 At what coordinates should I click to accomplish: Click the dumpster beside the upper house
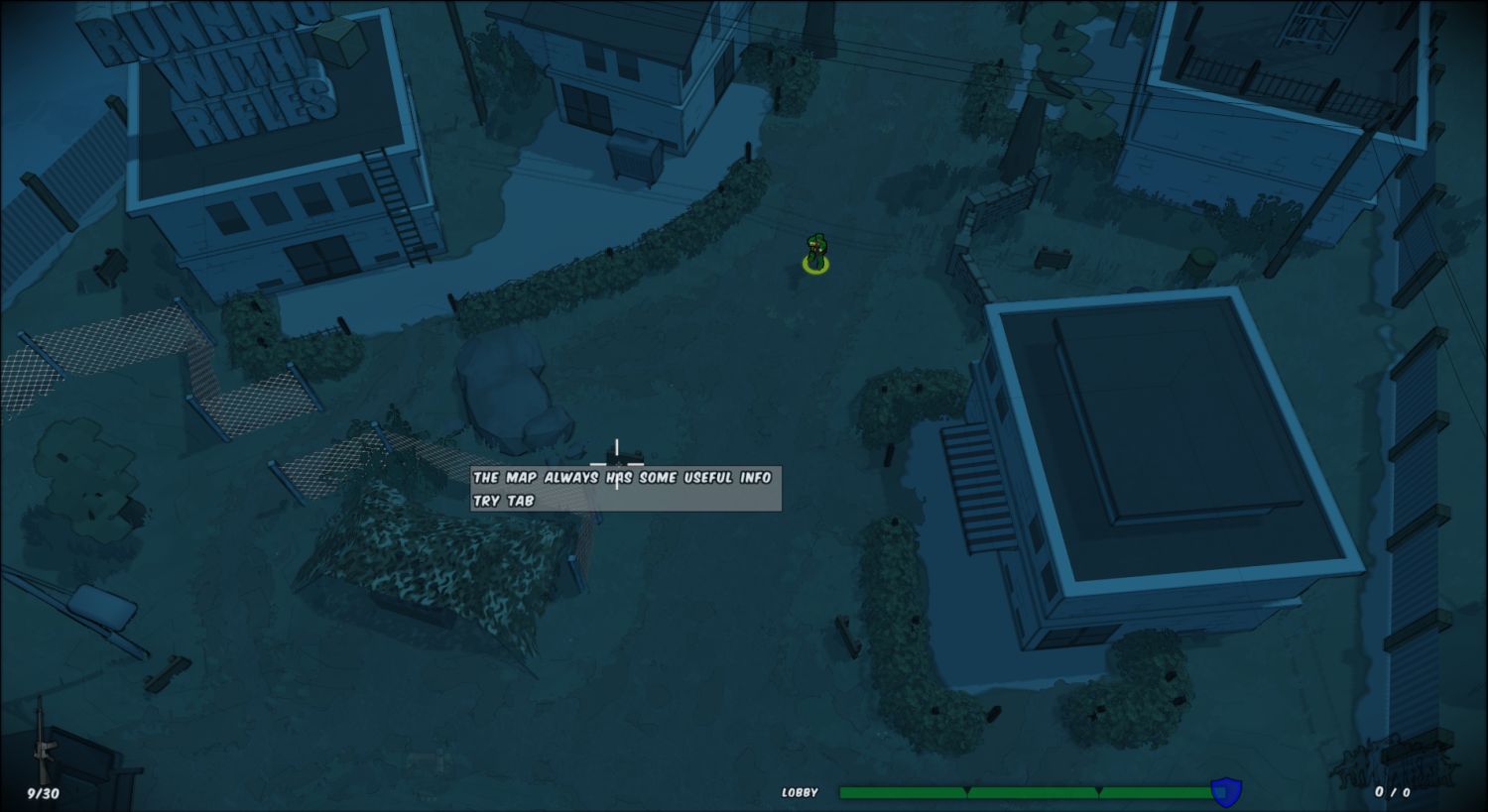[x=635, y=154]
